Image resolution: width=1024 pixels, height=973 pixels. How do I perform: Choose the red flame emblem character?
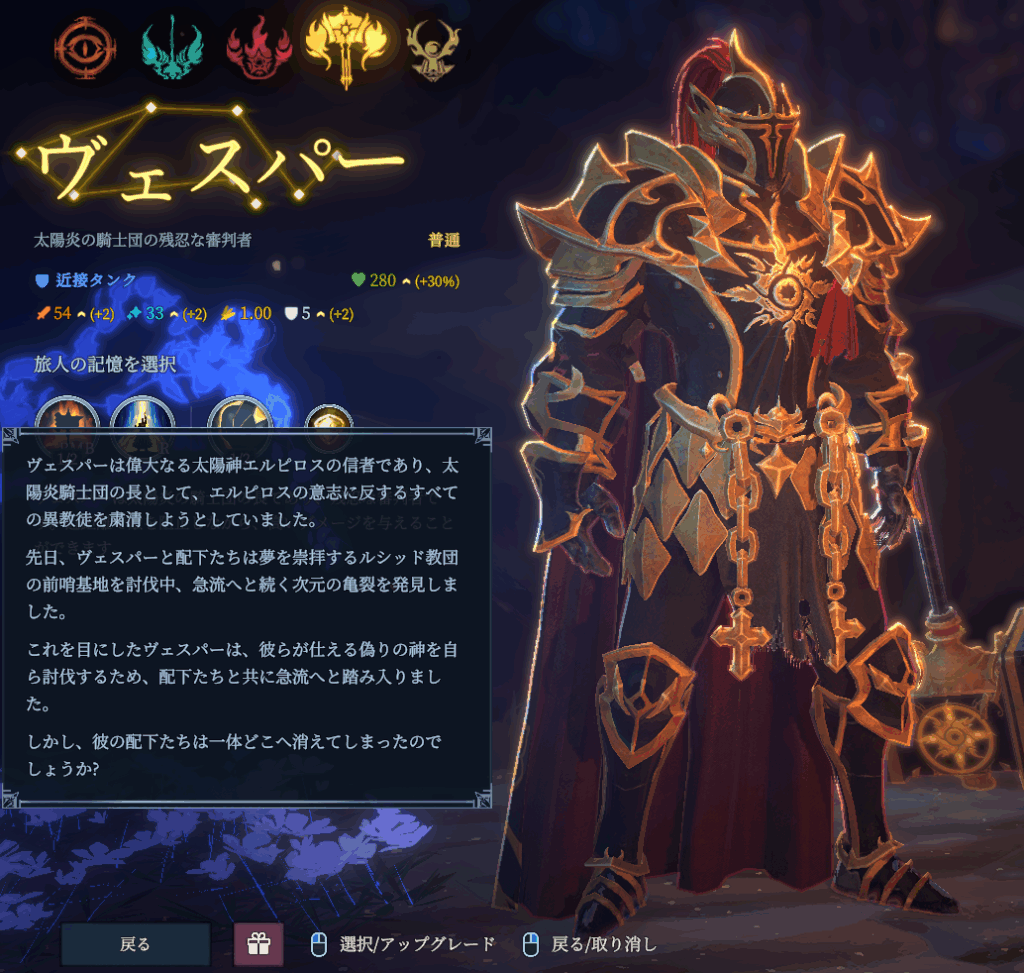259,47
